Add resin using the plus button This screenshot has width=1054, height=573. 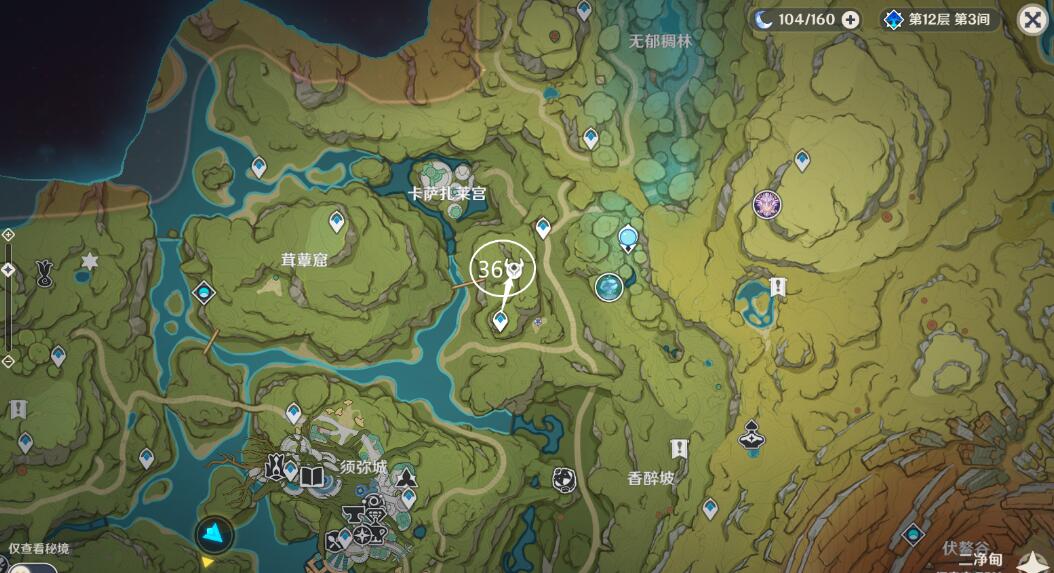click(x=850, y=19)
